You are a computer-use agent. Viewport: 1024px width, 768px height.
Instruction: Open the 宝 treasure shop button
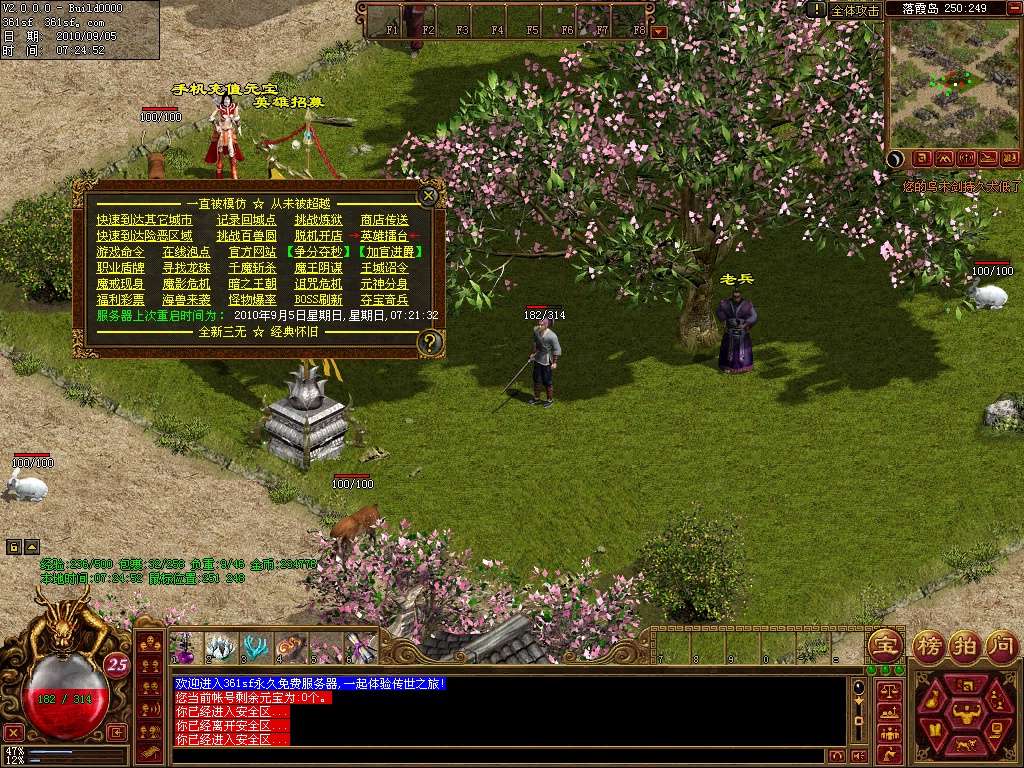tap(884, 643)
